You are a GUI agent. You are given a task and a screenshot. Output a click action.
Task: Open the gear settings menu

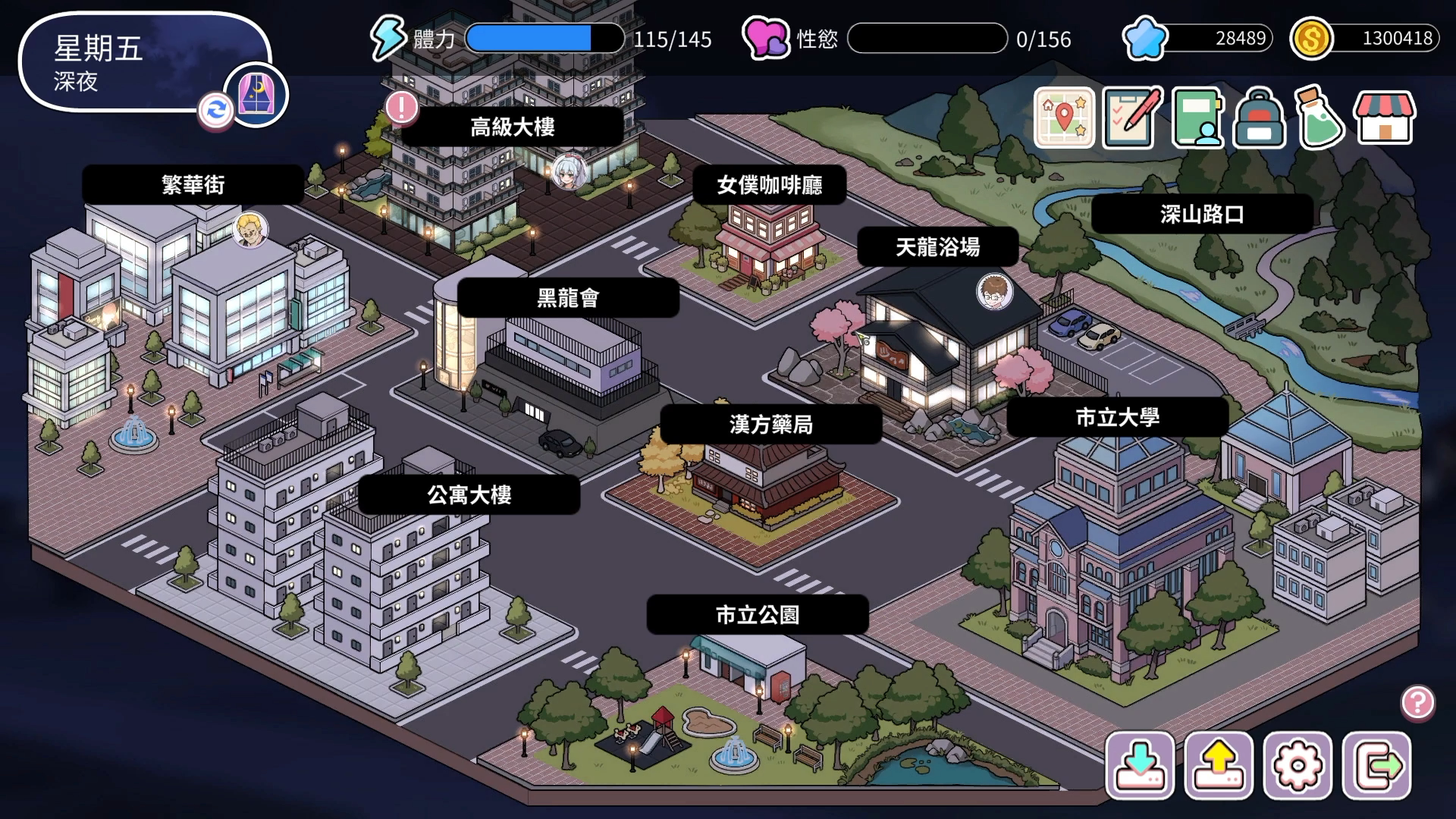tap(1298, 765)
